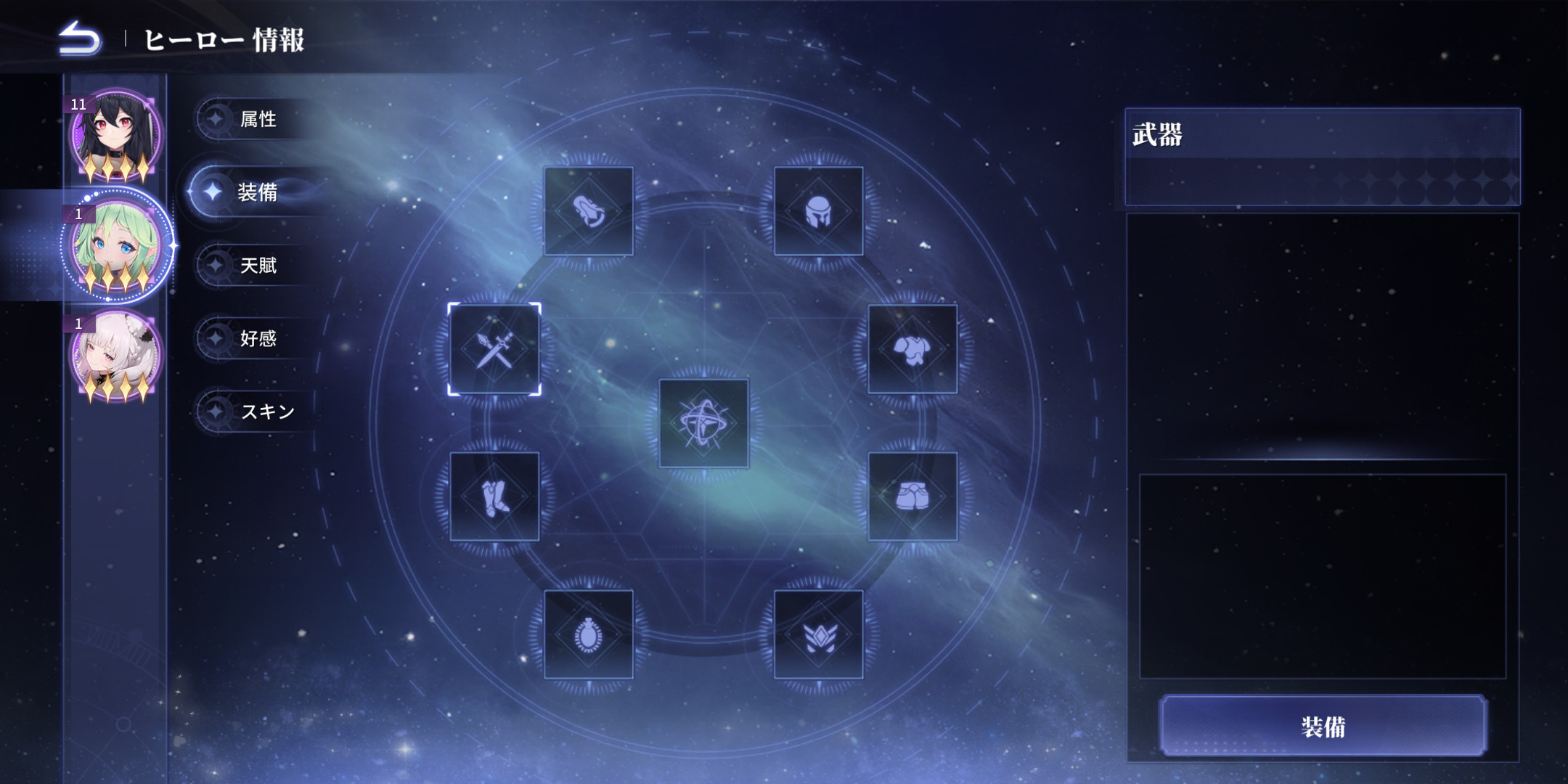Select the chest armor slot
Screen dimensions: 1568x784
coord(912,349)
